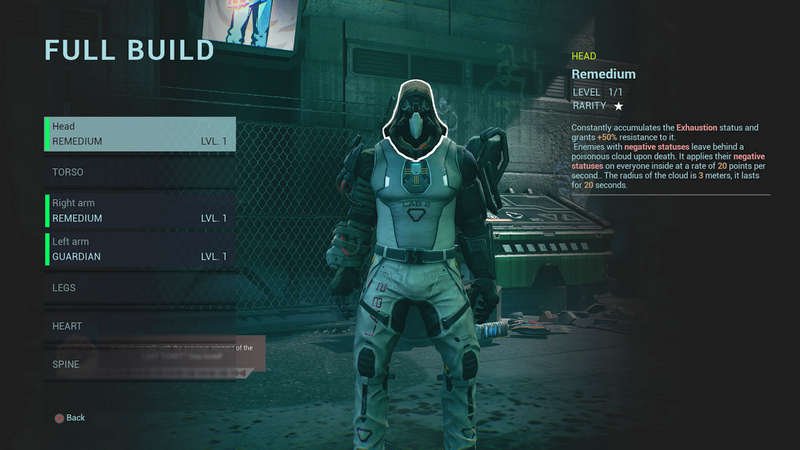The image size is (800, 450).
Task: Pick the Legs build slot
Action: (x=140, y=288)
